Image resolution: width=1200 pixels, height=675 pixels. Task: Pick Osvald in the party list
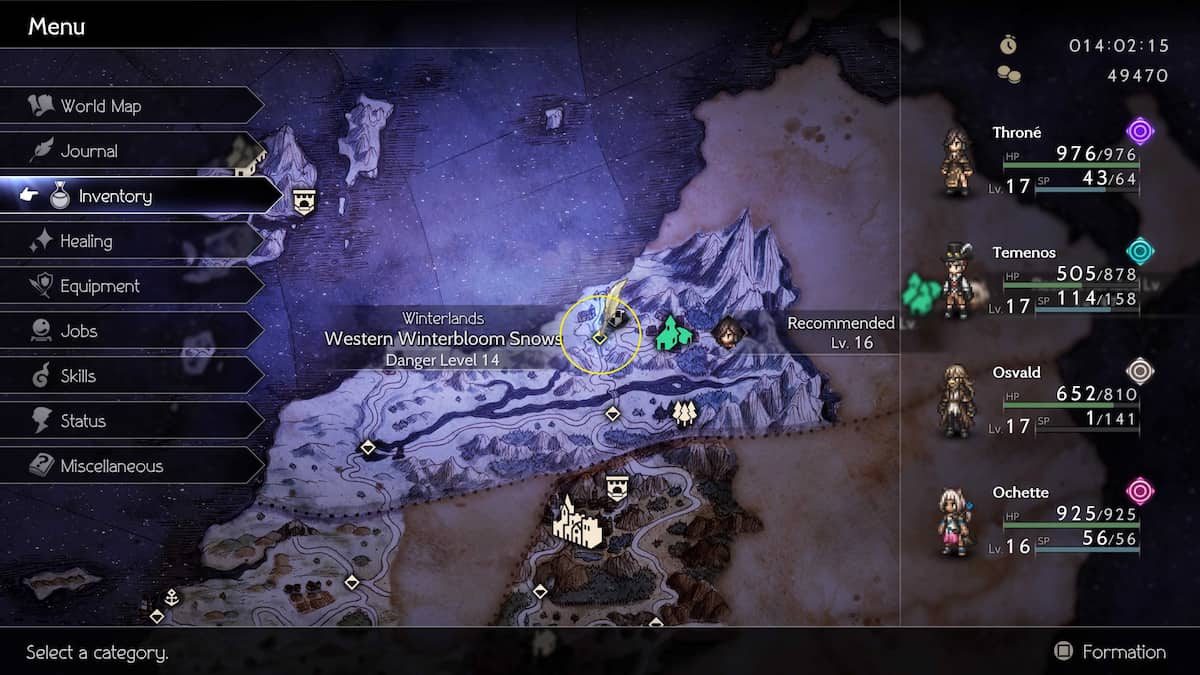coord(1040,400)
